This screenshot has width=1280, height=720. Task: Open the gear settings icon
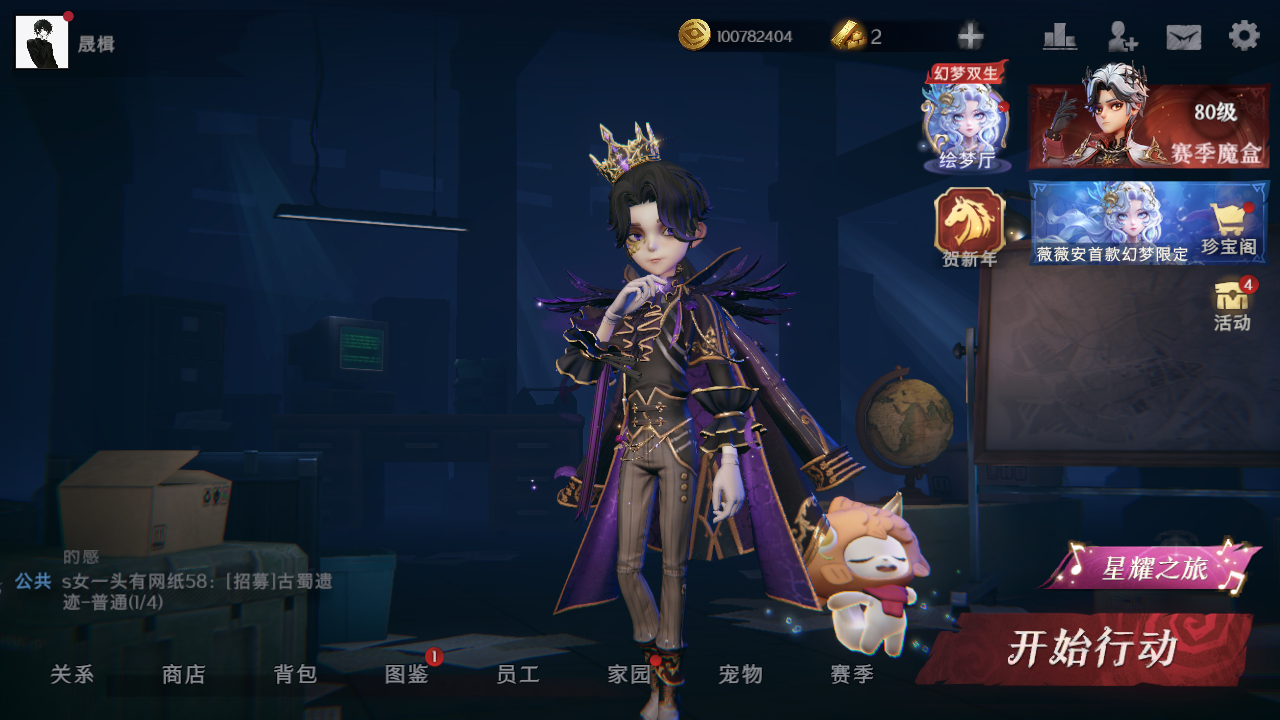pyautogui.click(x=1244, y=36)
